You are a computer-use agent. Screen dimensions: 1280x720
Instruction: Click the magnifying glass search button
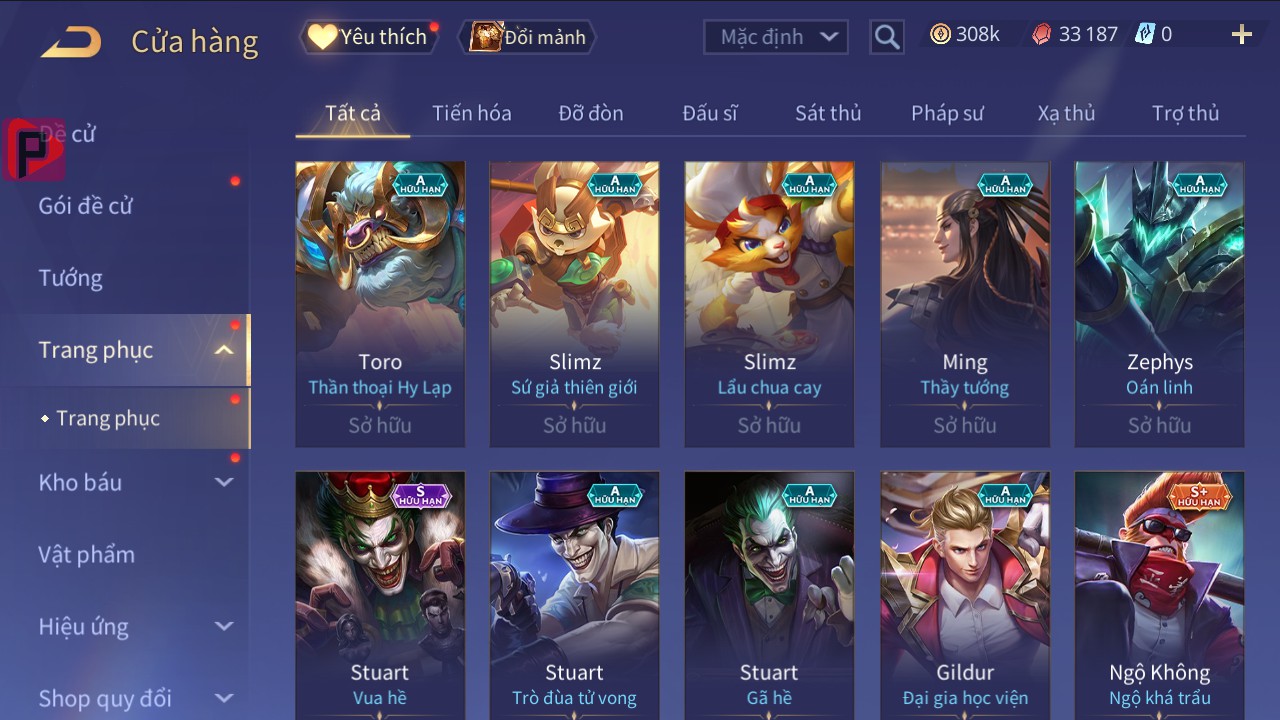[886, 37]
